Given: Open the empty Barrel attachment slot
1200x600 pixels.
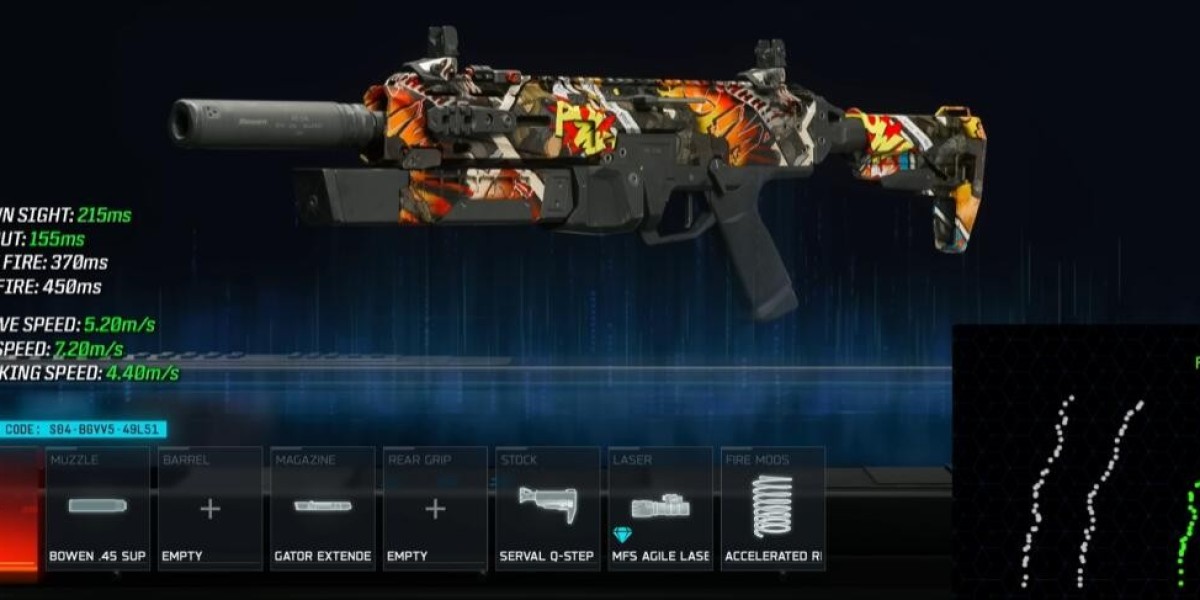Looking at the screenshot, I should (210, 509).
